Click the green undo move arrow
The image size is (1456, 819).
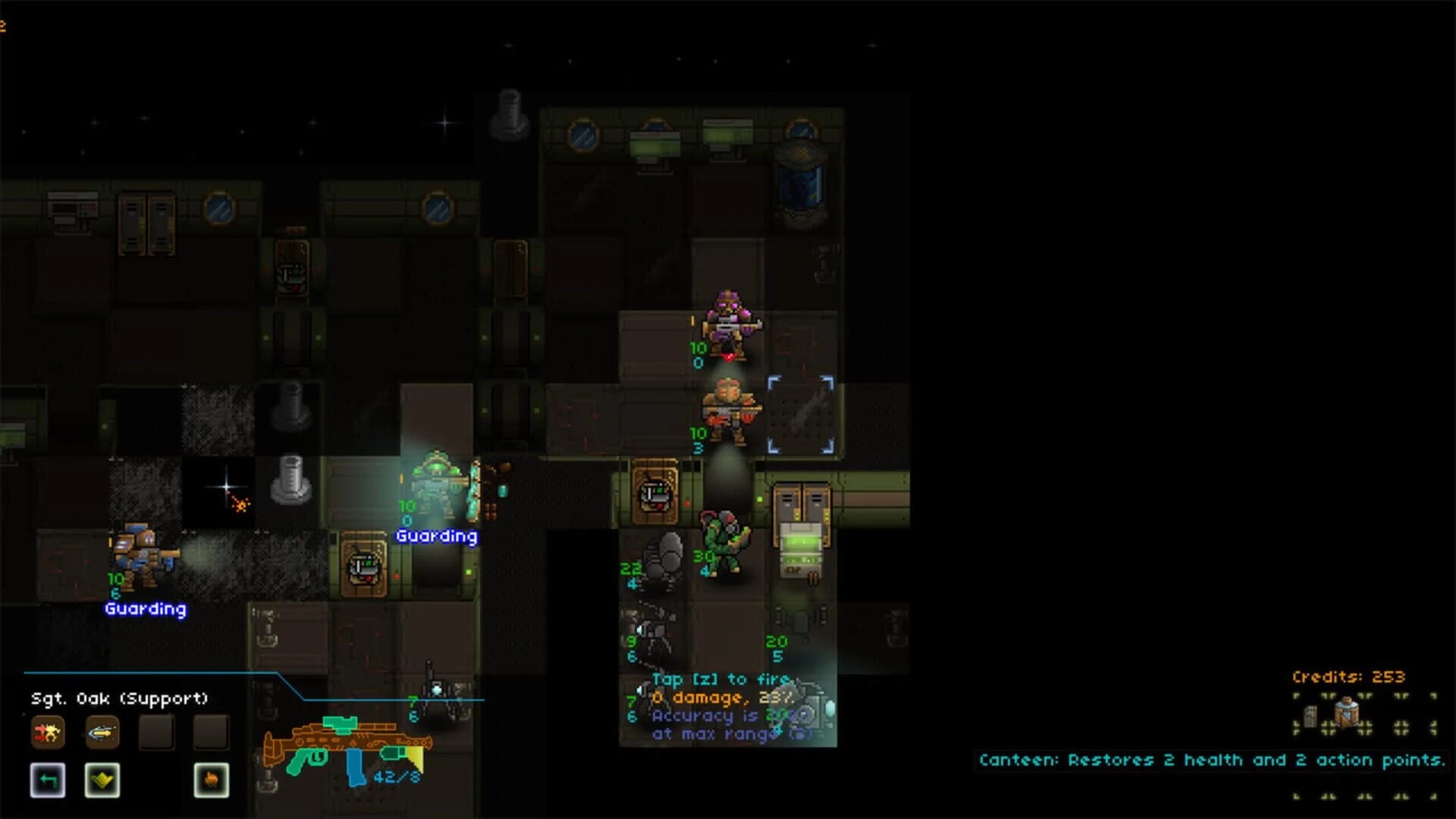[48, 780]
